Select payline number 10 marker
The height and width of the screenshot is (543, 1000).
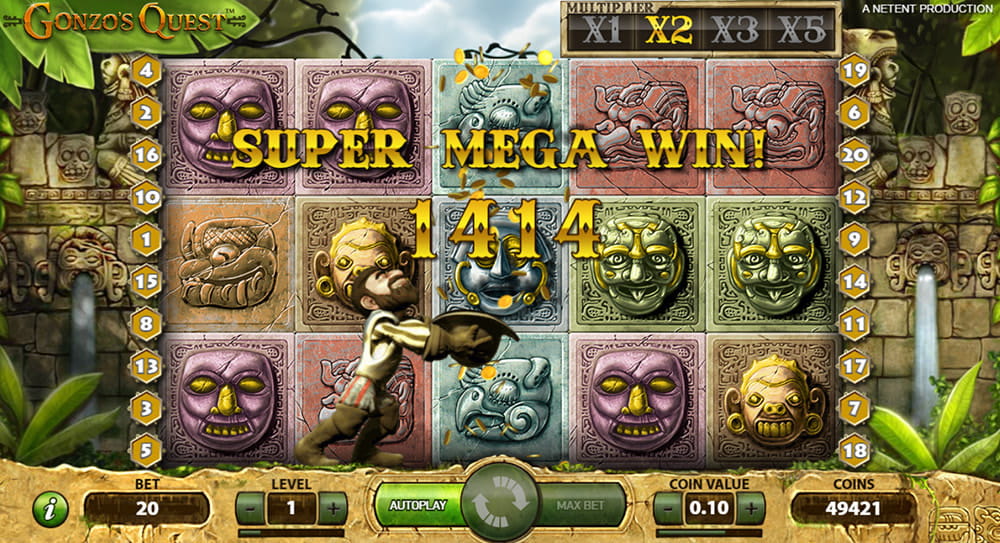[x=146, y=197]
